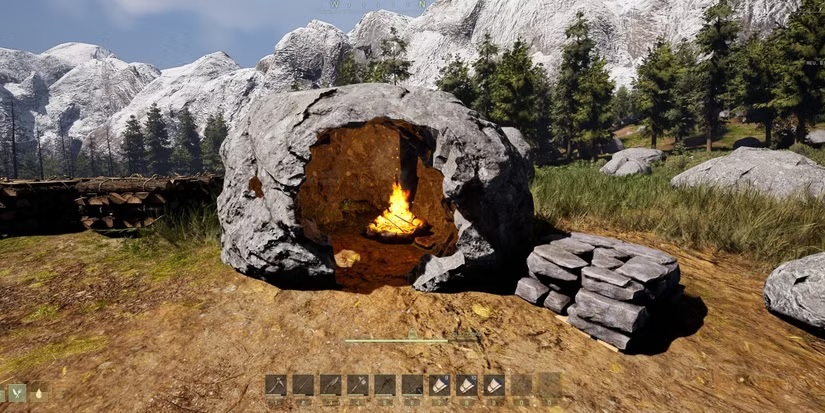This screenshot has width=825, height=413.
Task: Select the white item stack in slot 8
Action: click(466, 385)
